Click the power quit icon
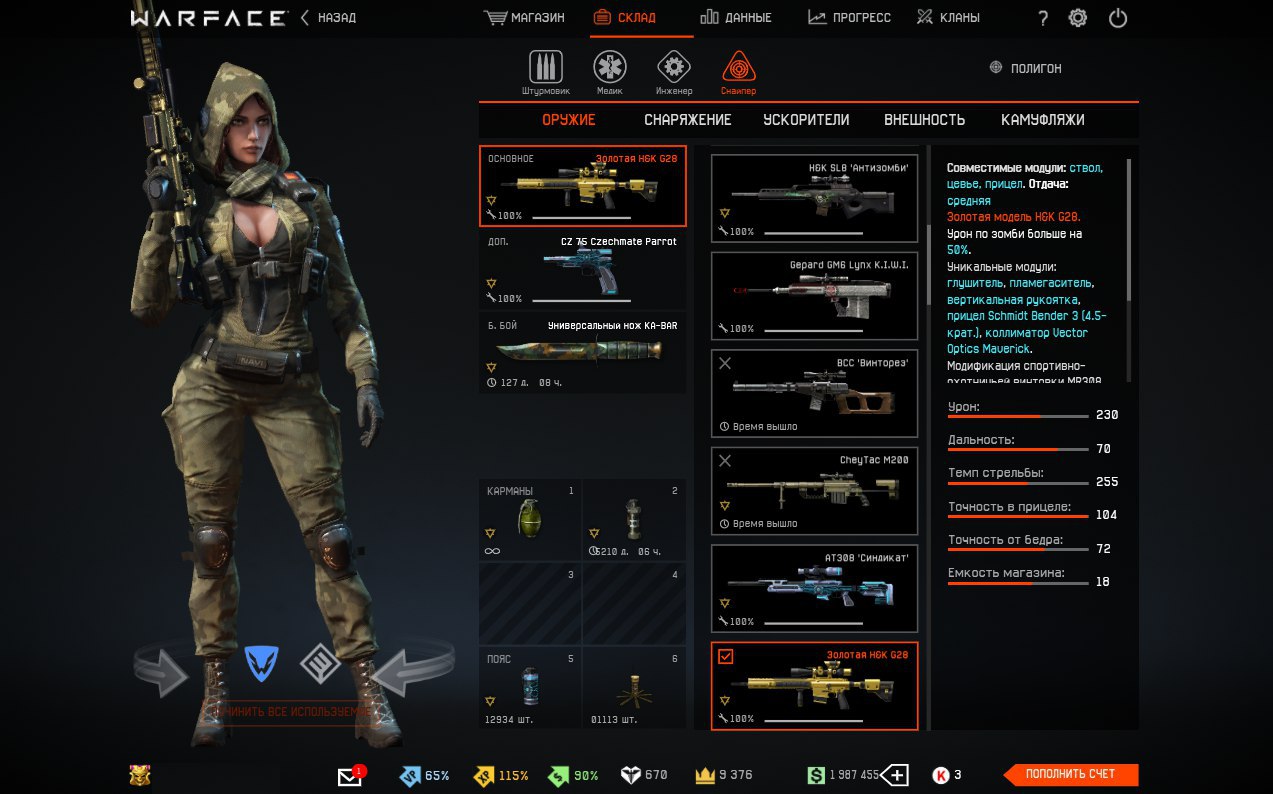The image size is (1273, 794). coord(1118,18)
